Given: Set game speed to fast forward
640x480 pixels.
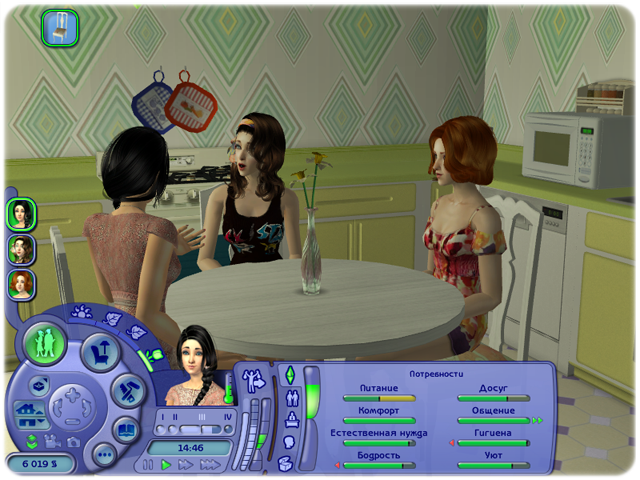Looking at the screenshot, I should click(x=187, y=465).
